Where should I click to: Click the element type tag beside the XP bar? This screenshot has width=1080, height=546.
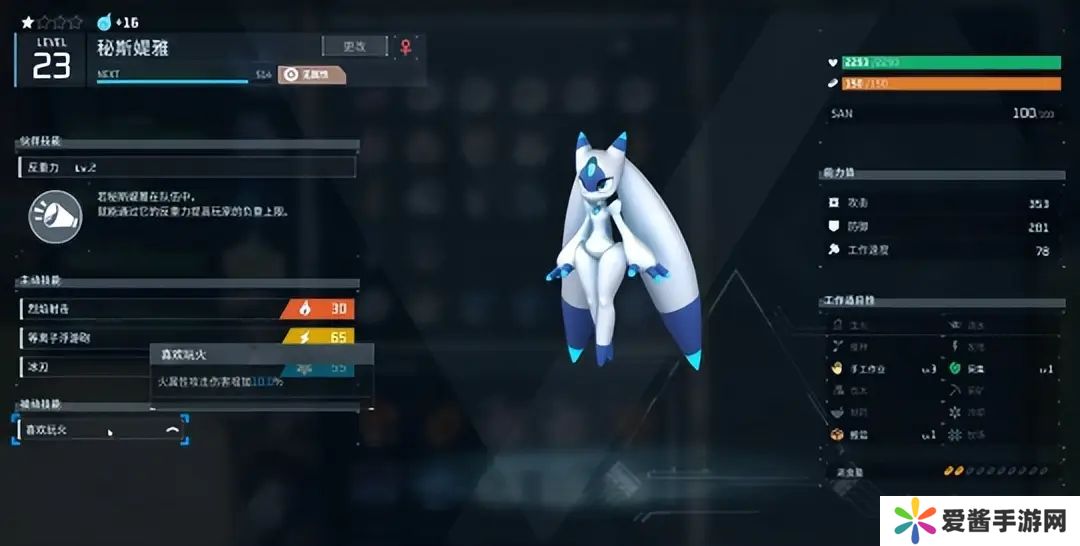[311, 74]
